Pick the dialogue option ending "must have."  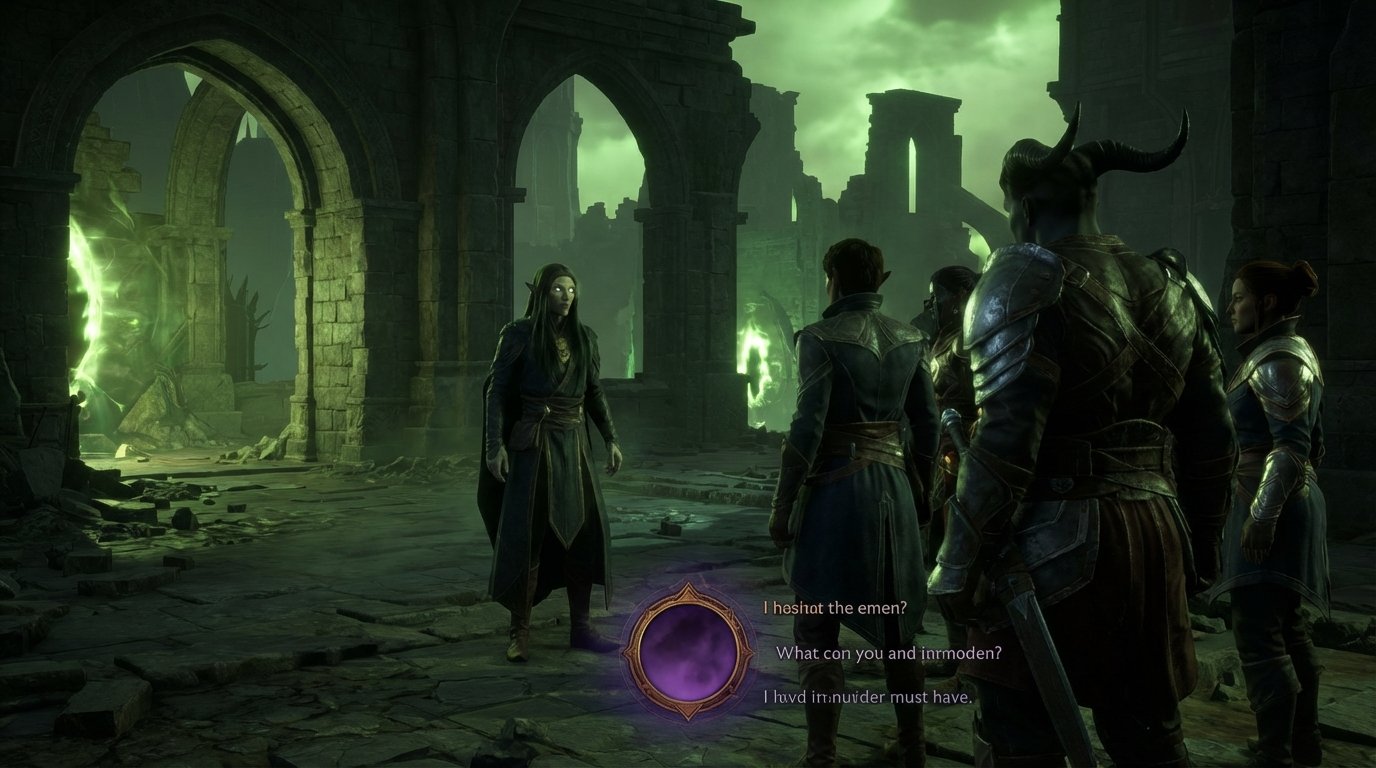tap(867, 697)
